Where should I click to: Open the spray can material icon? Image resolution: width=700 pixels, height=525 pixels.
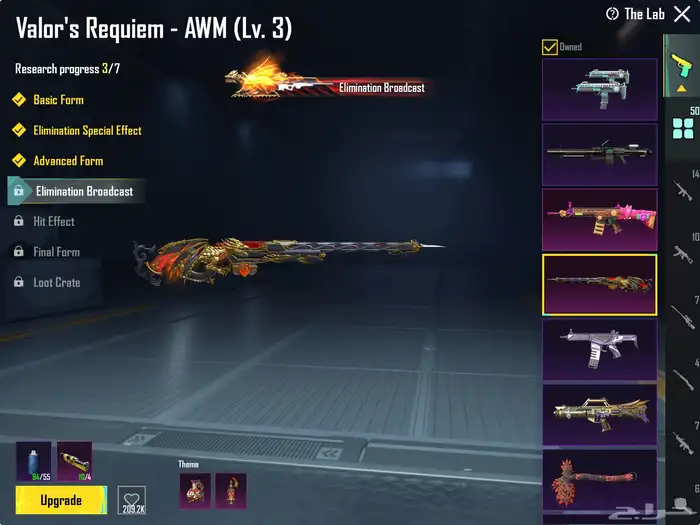click(33, 461)
